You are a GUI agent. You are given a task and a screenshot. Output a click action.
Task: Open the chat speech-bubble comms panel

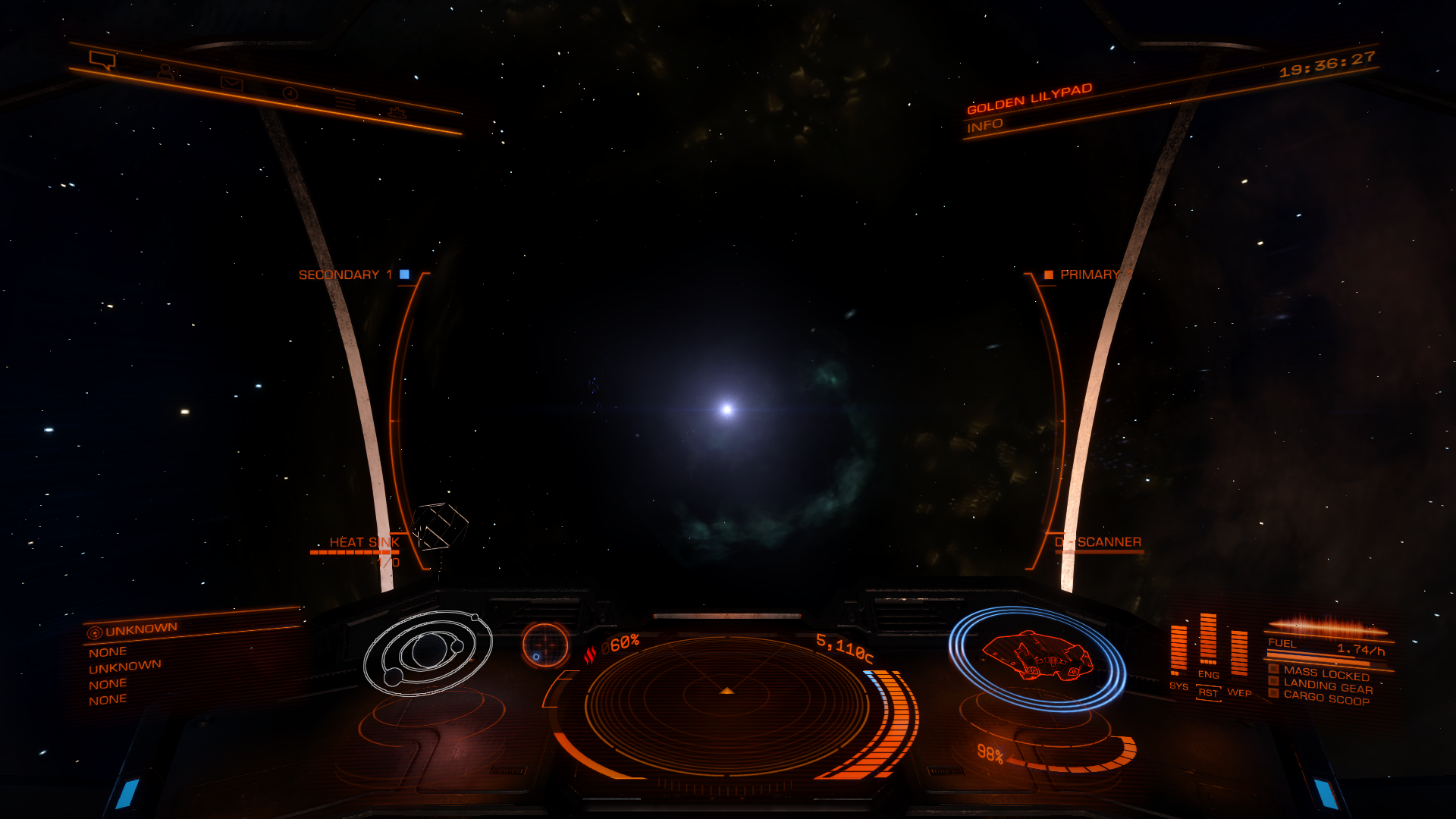coord(102,60)
